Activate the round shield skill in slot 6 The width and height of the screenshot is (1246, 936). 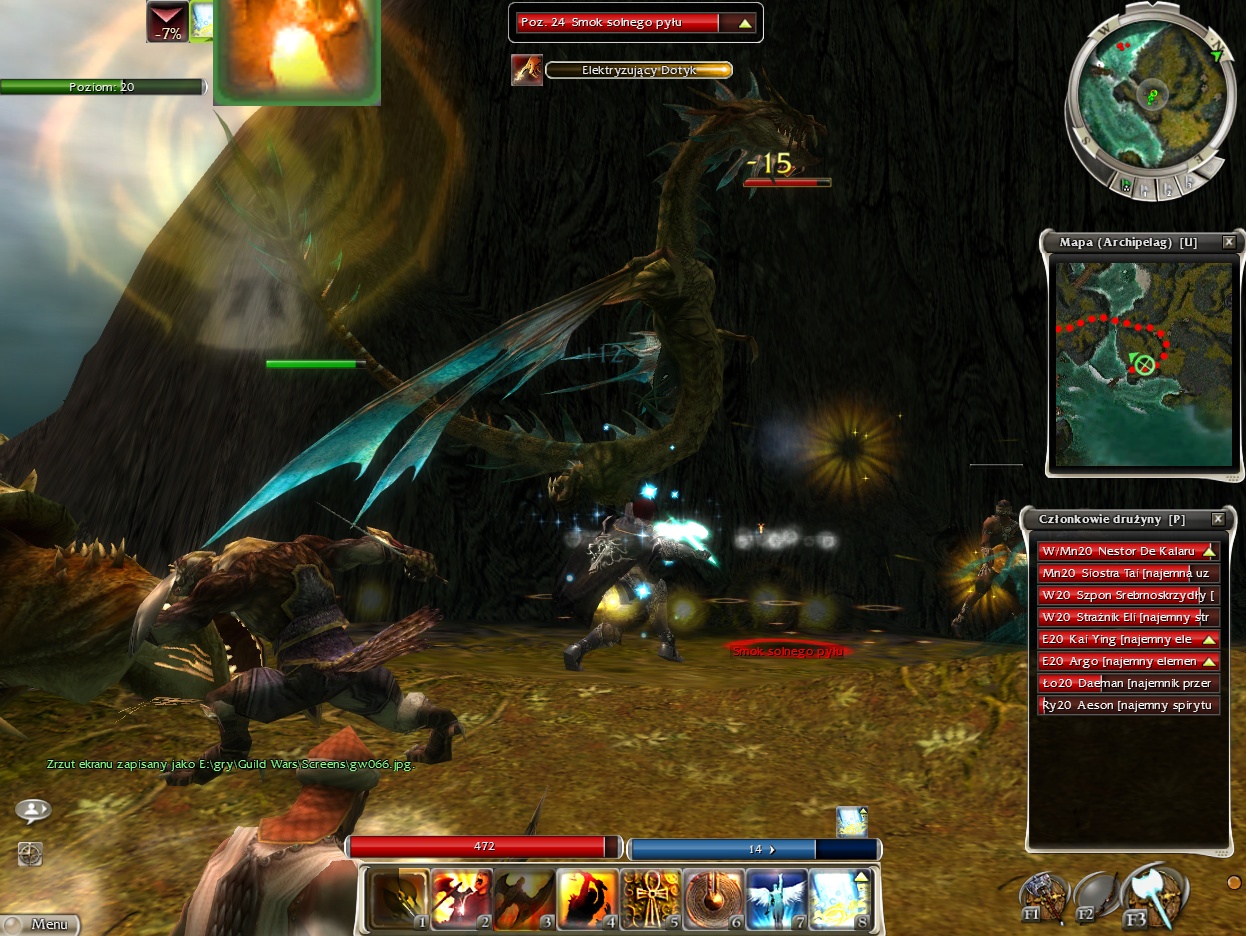[713, 897]
